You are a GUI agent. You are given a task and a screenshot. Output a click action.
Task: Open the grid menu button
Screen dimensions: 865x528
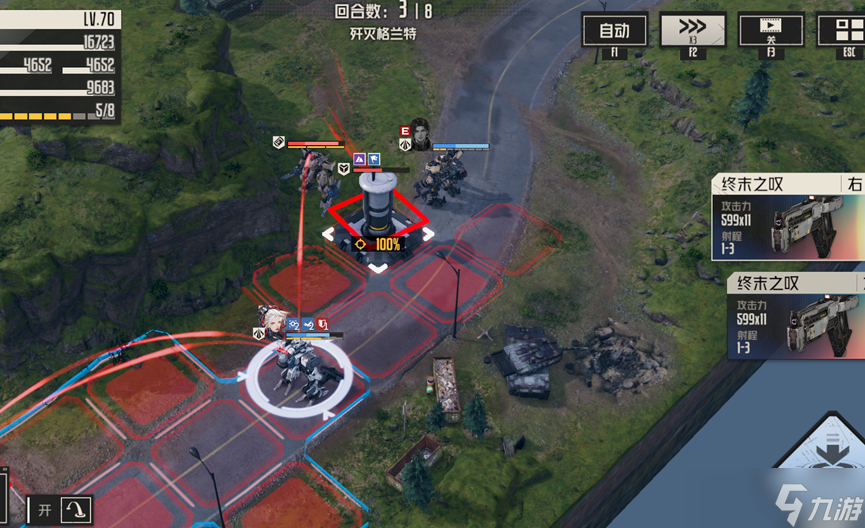(842, 30)
